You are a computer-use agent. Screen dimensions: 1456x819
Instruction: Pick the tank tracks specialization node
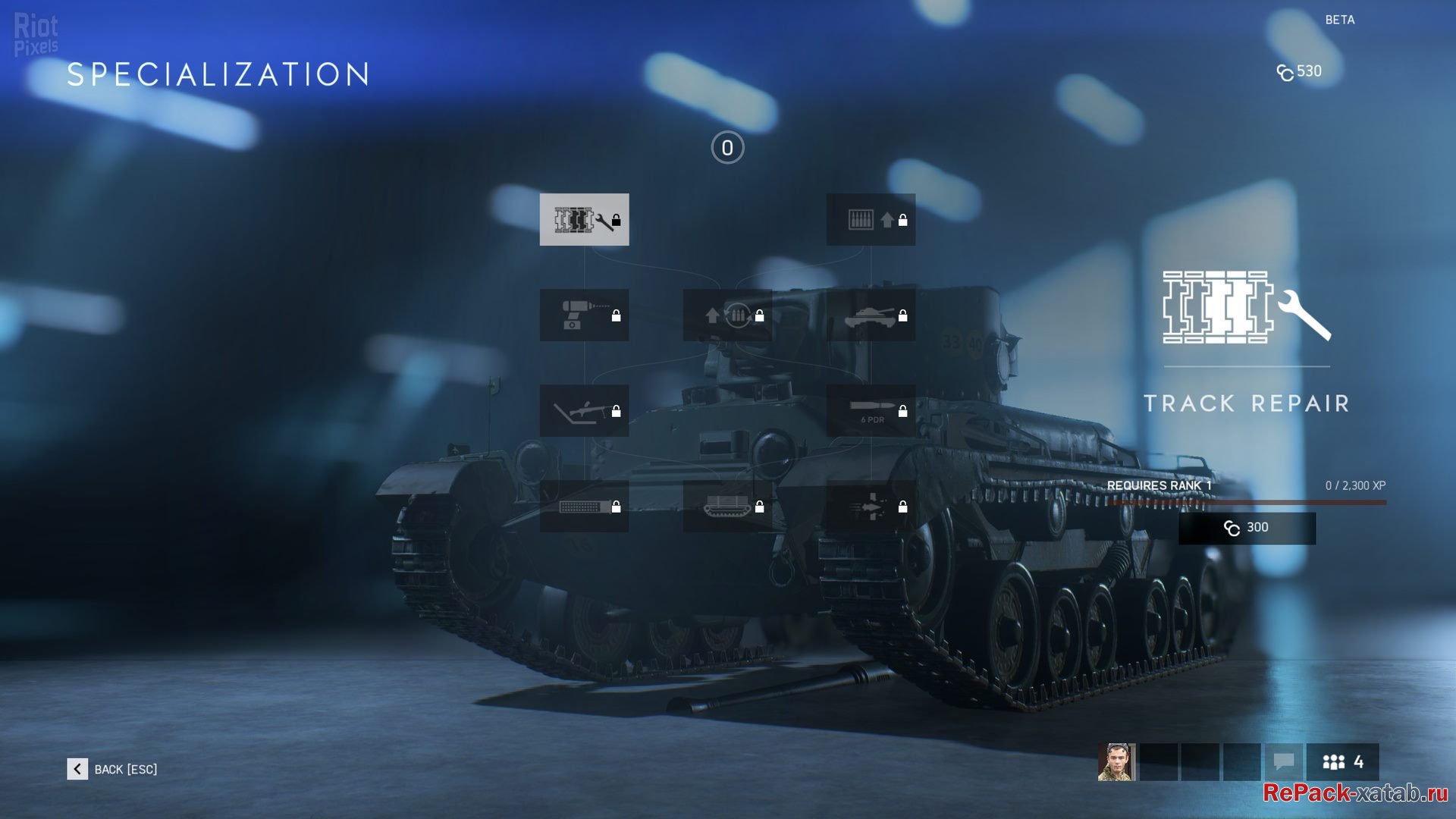727,506
